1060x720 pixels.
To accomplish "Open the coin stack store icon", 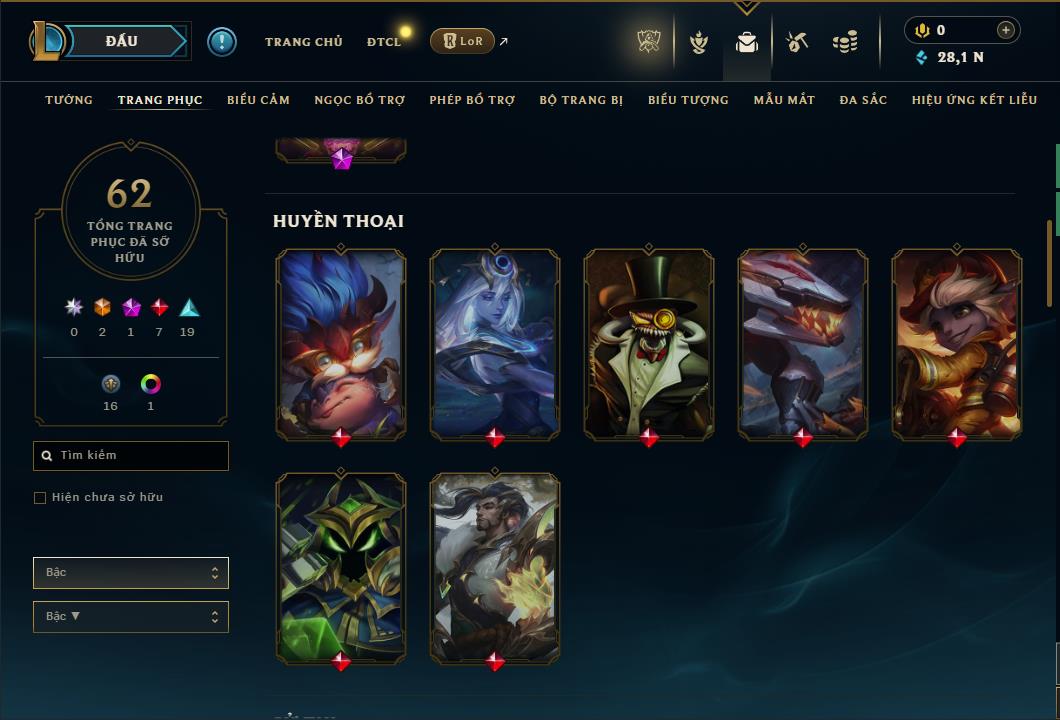I will click(845, 42).
